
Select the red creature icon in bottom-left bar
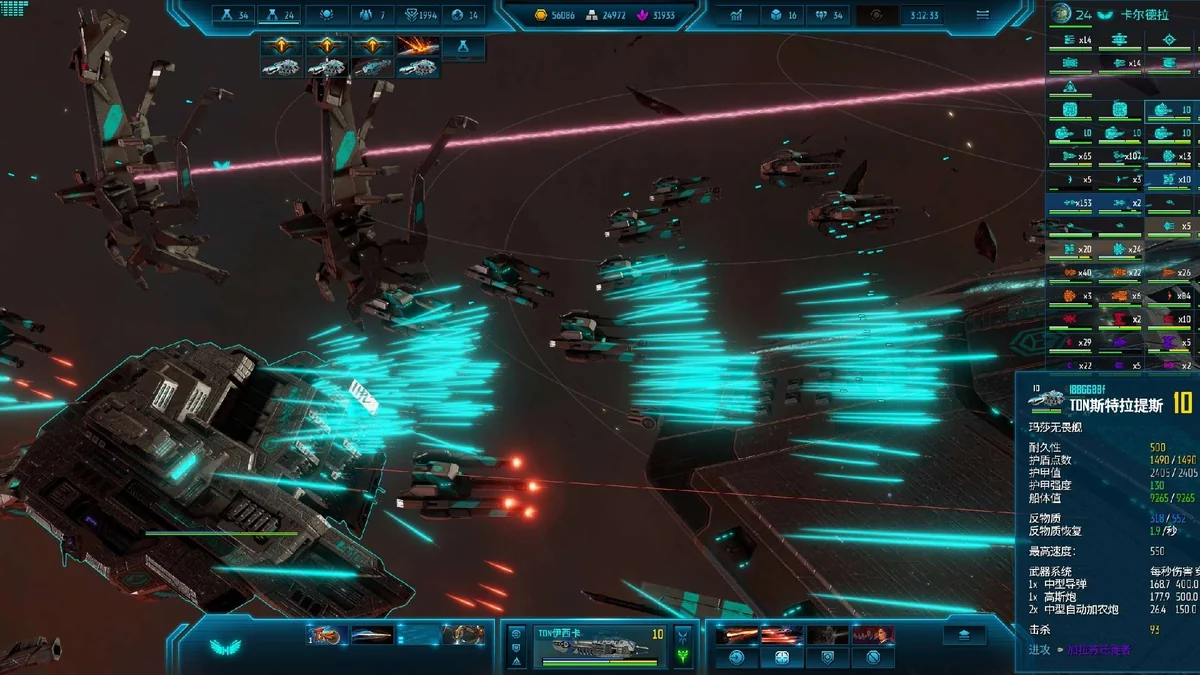325,634
